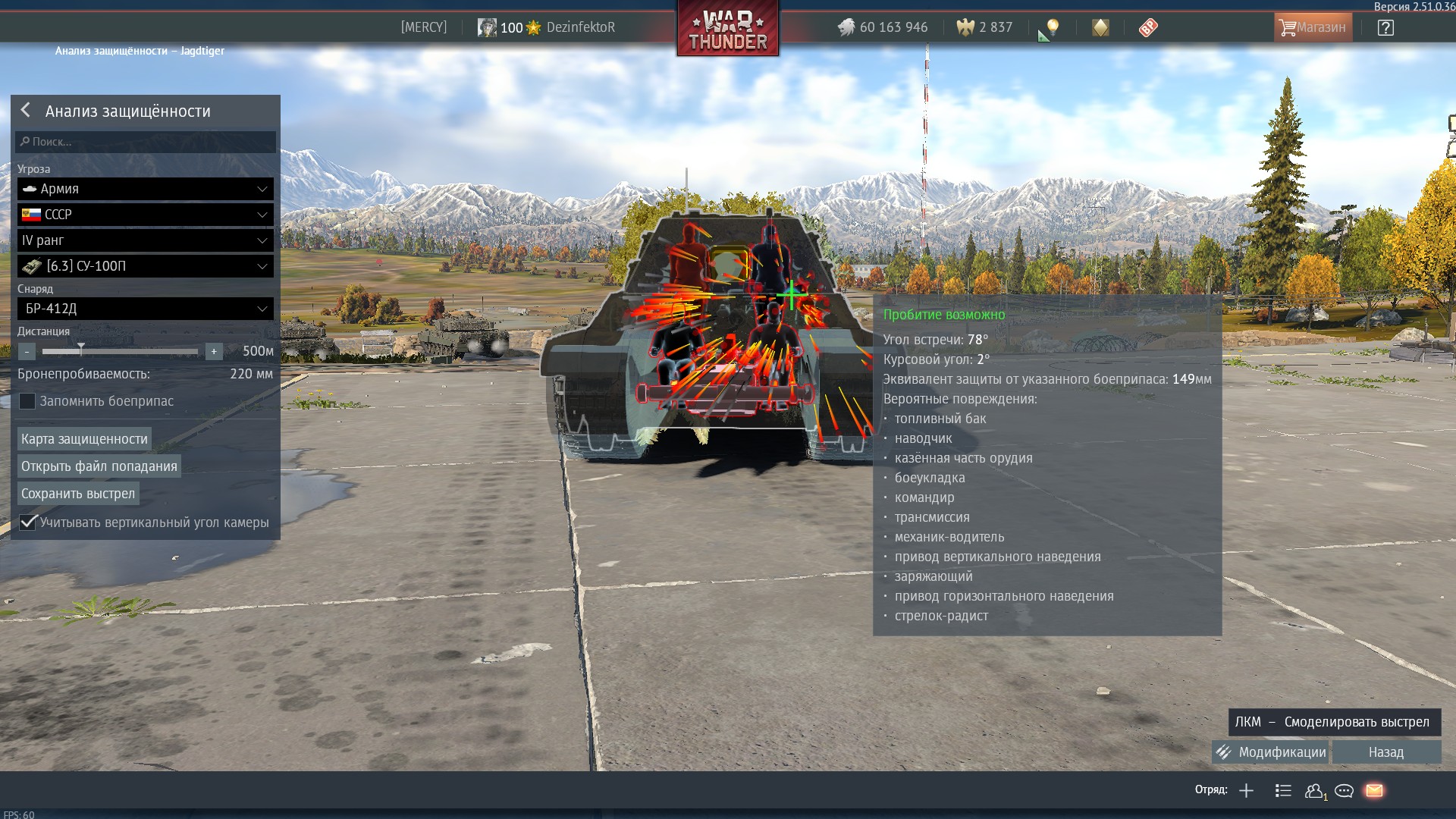Decrease distance with the minus button

click(x=27, y=352)
